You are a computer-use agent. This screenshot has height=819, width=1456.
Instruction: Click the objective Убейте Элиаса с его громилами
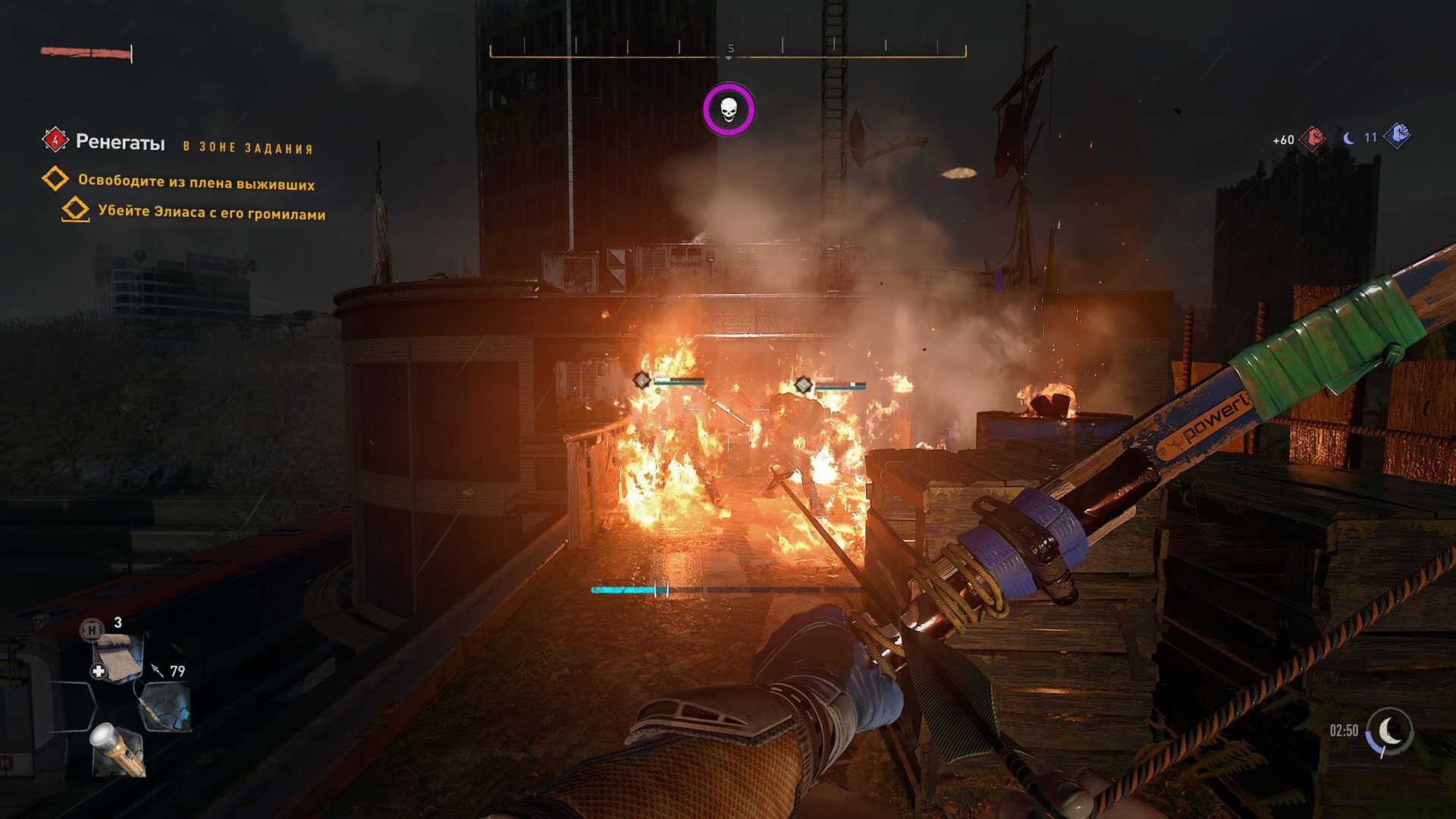[x=212, y=212]
